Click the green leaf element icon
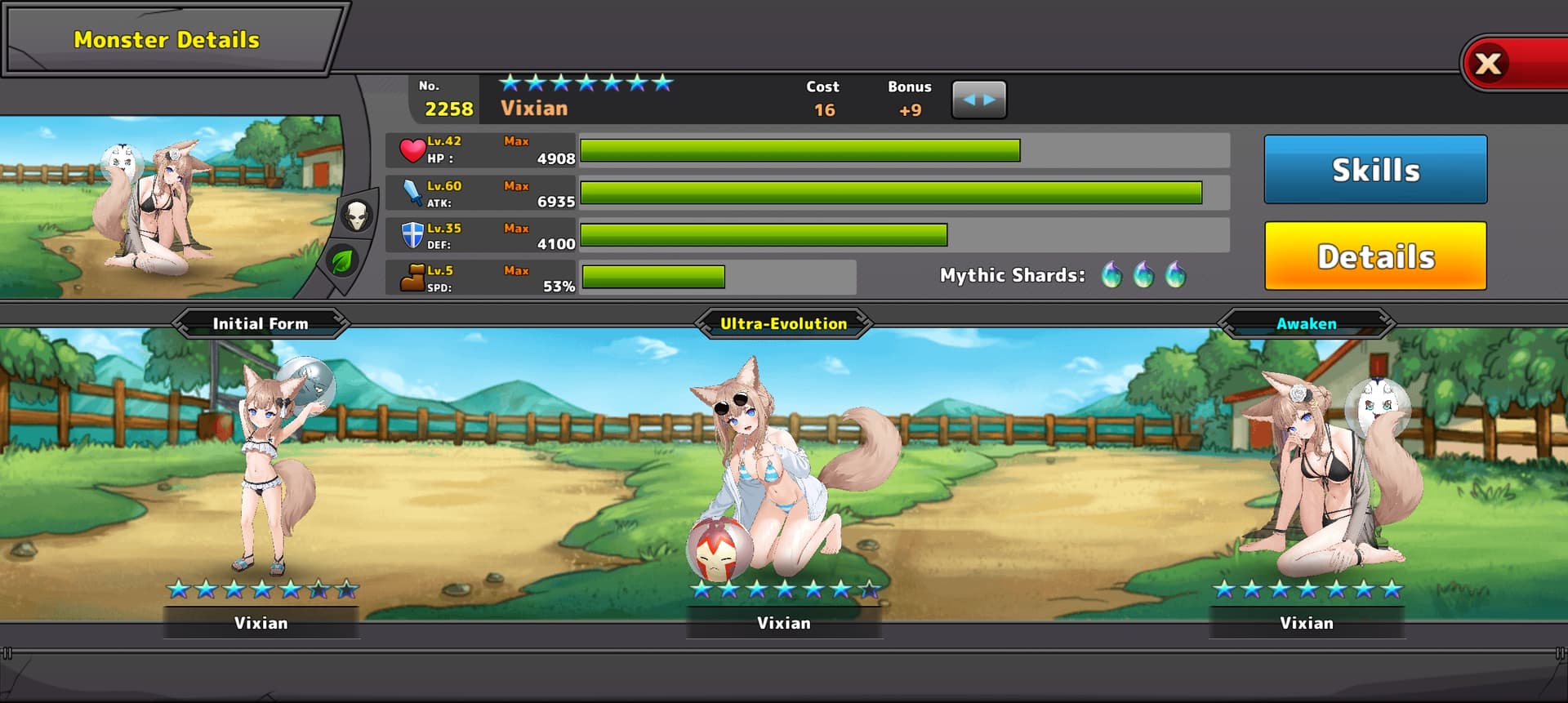 [342, 261]
